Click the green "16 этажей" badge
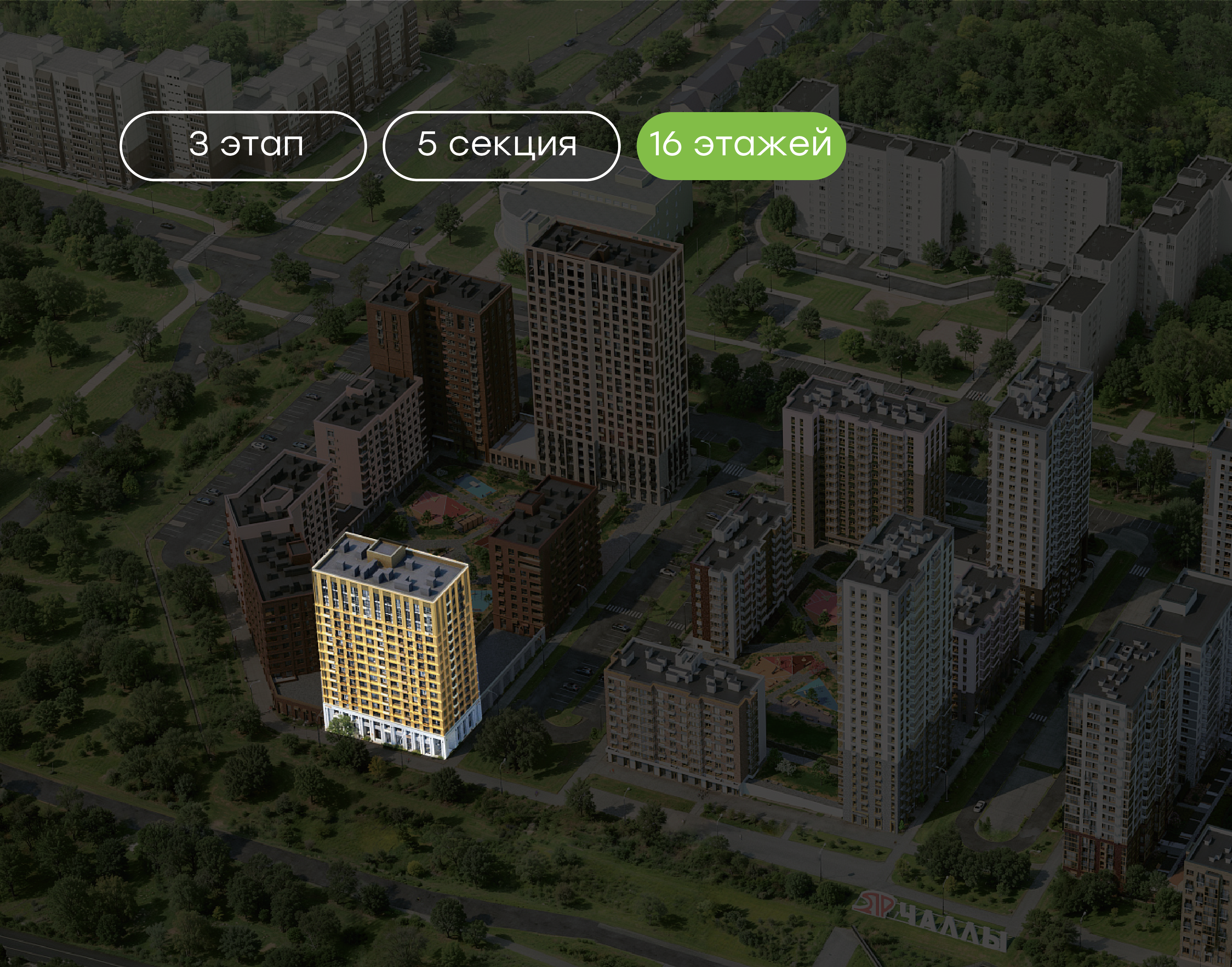 (x=741, y=145)
